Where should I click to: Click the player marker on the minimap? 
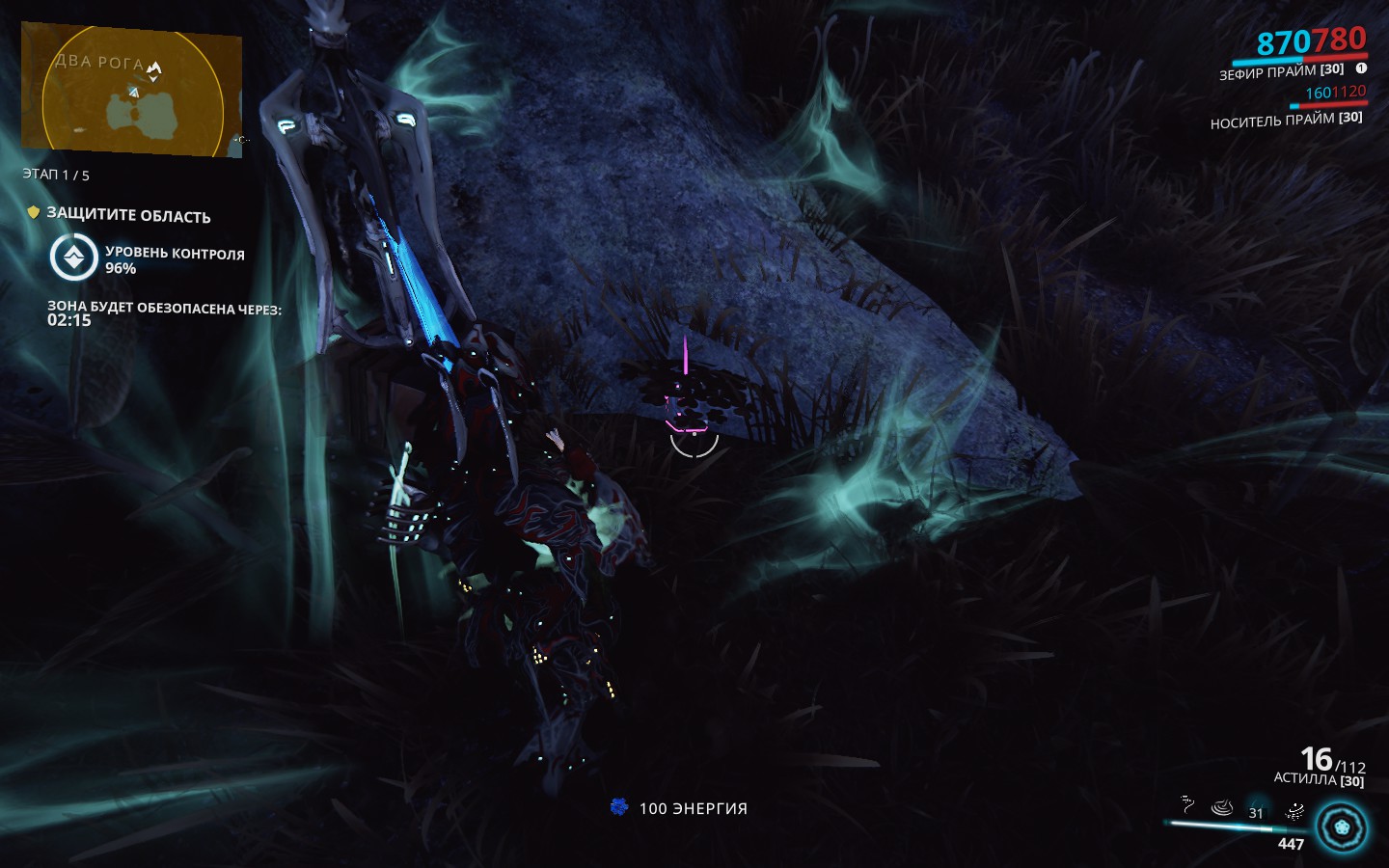pyautogui.click(x=134, y=93)
